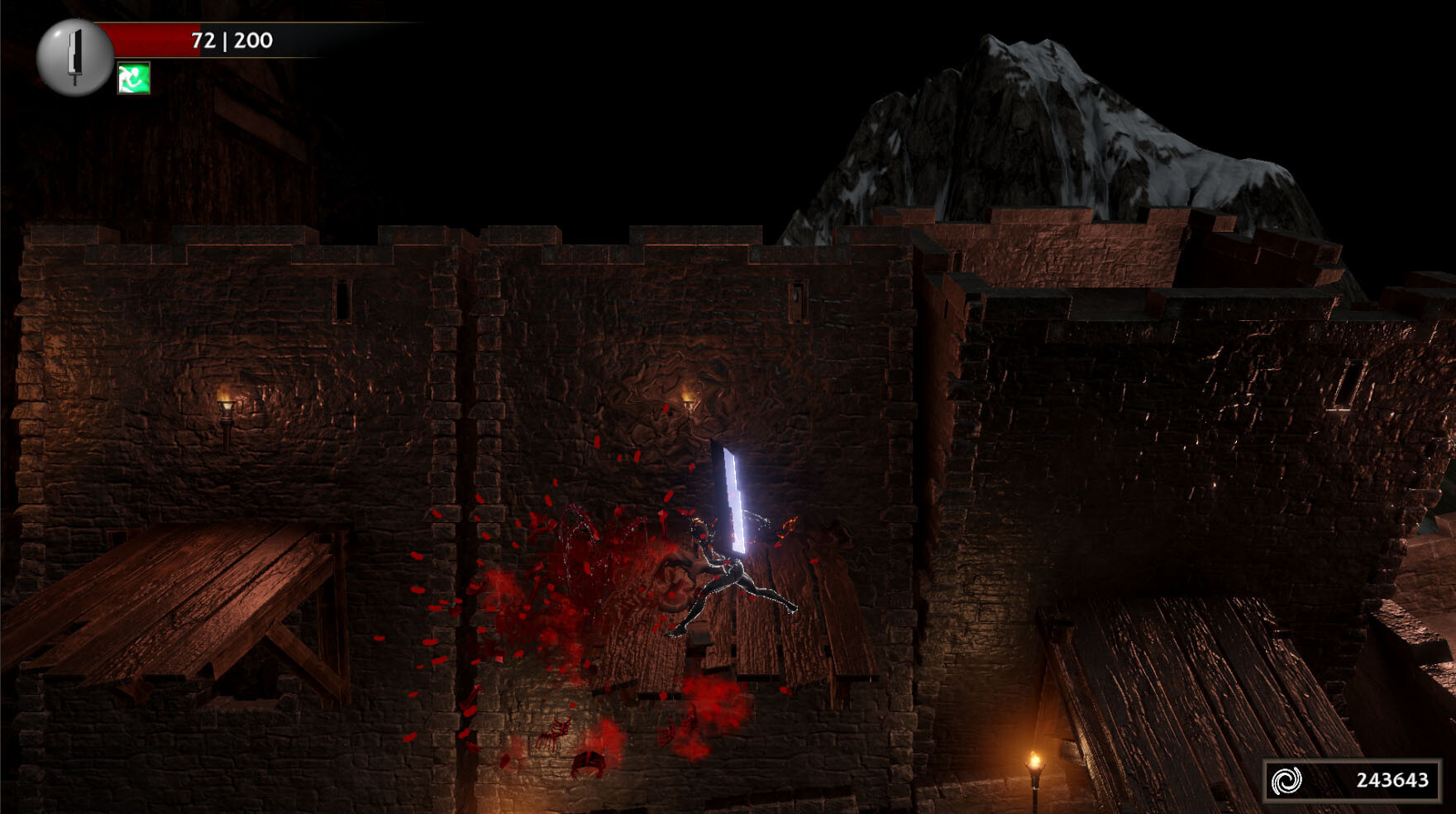Viewport: 1456px width, 814px height.
Task: Click the spiral currency icon
Action: (x=1287, y=779)
